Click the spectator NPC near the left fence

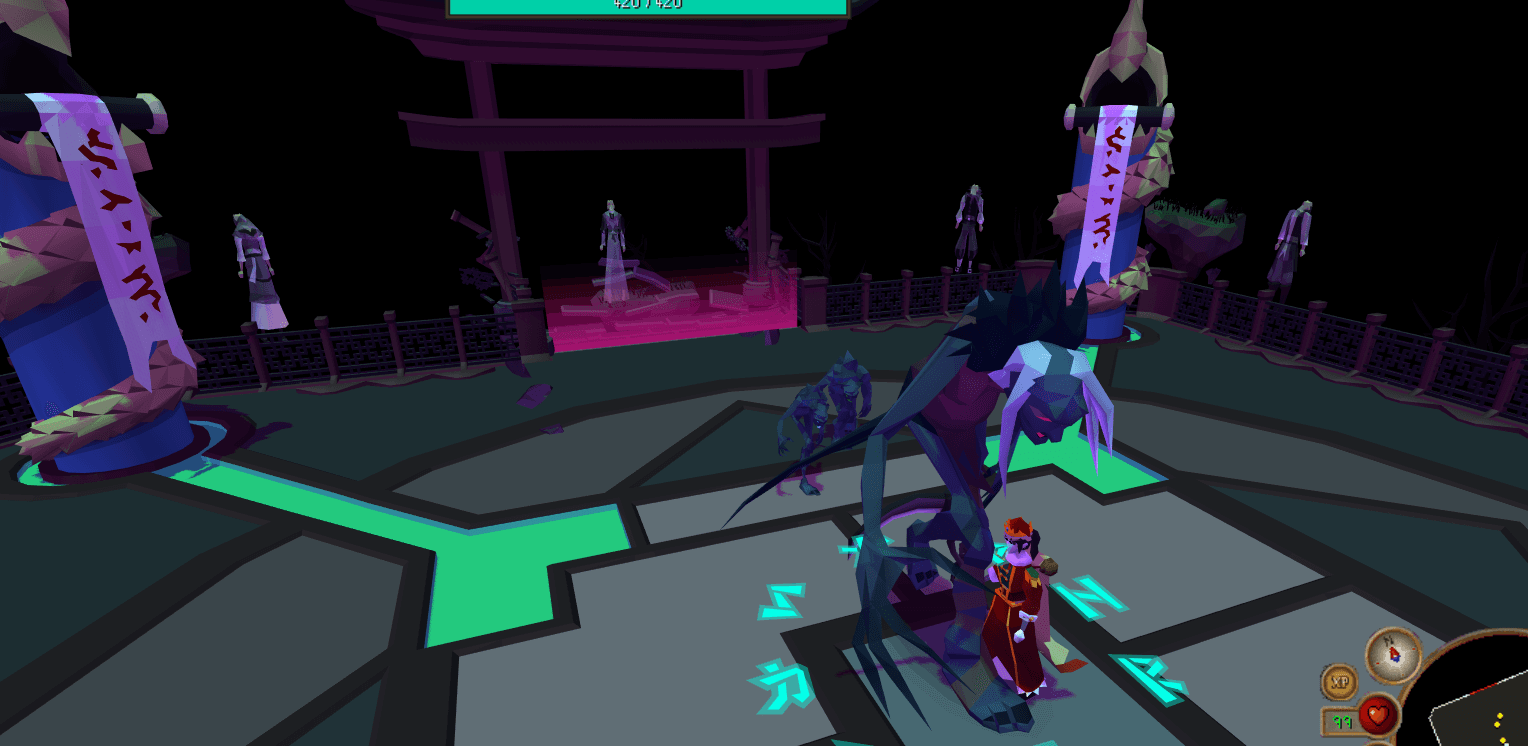[250, 260]
